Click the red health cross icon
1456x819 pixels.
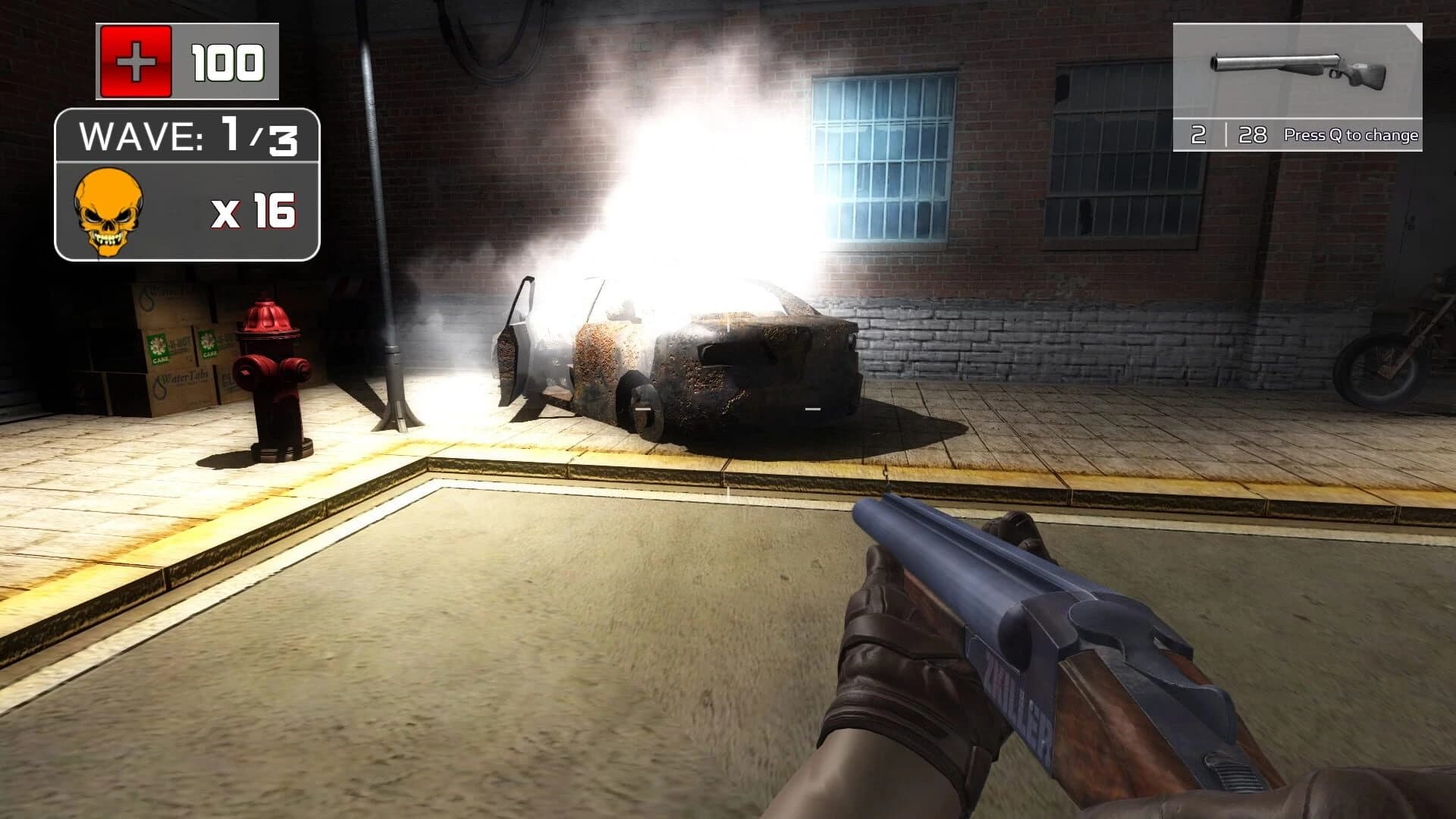pos(135,61)
